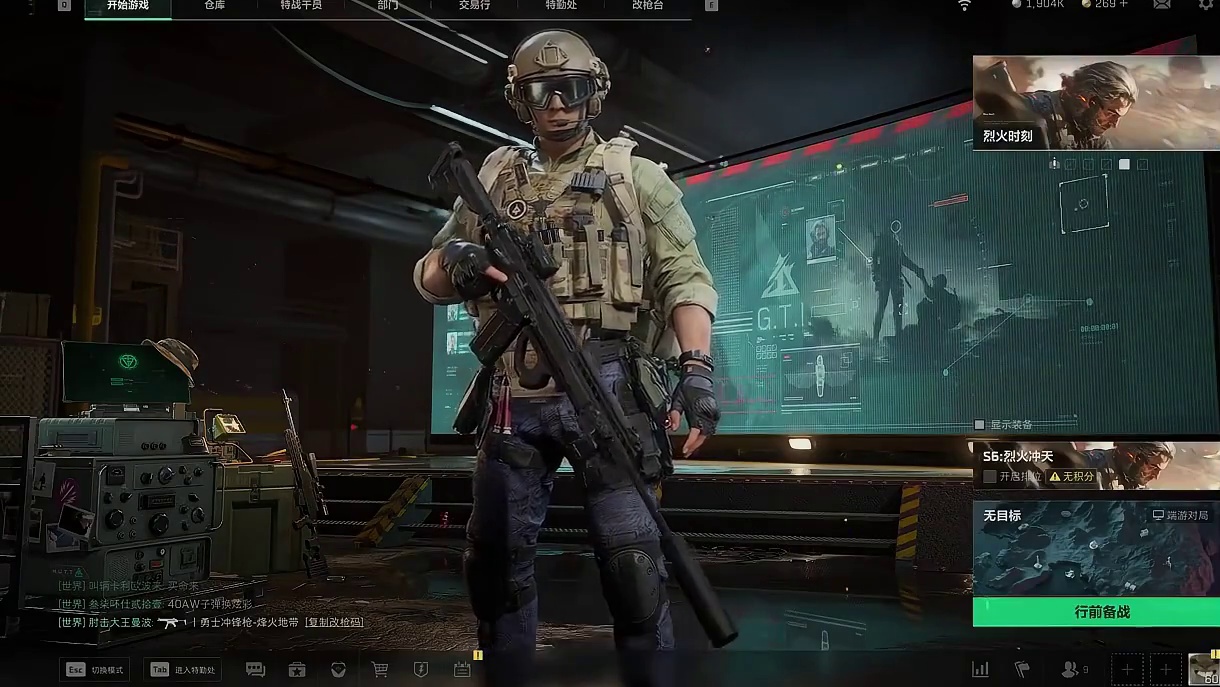The height and width of the screenshot is (687, 1220).
Task: Enable the 开启排位 ranked checkbox
Action: (990, 477)
